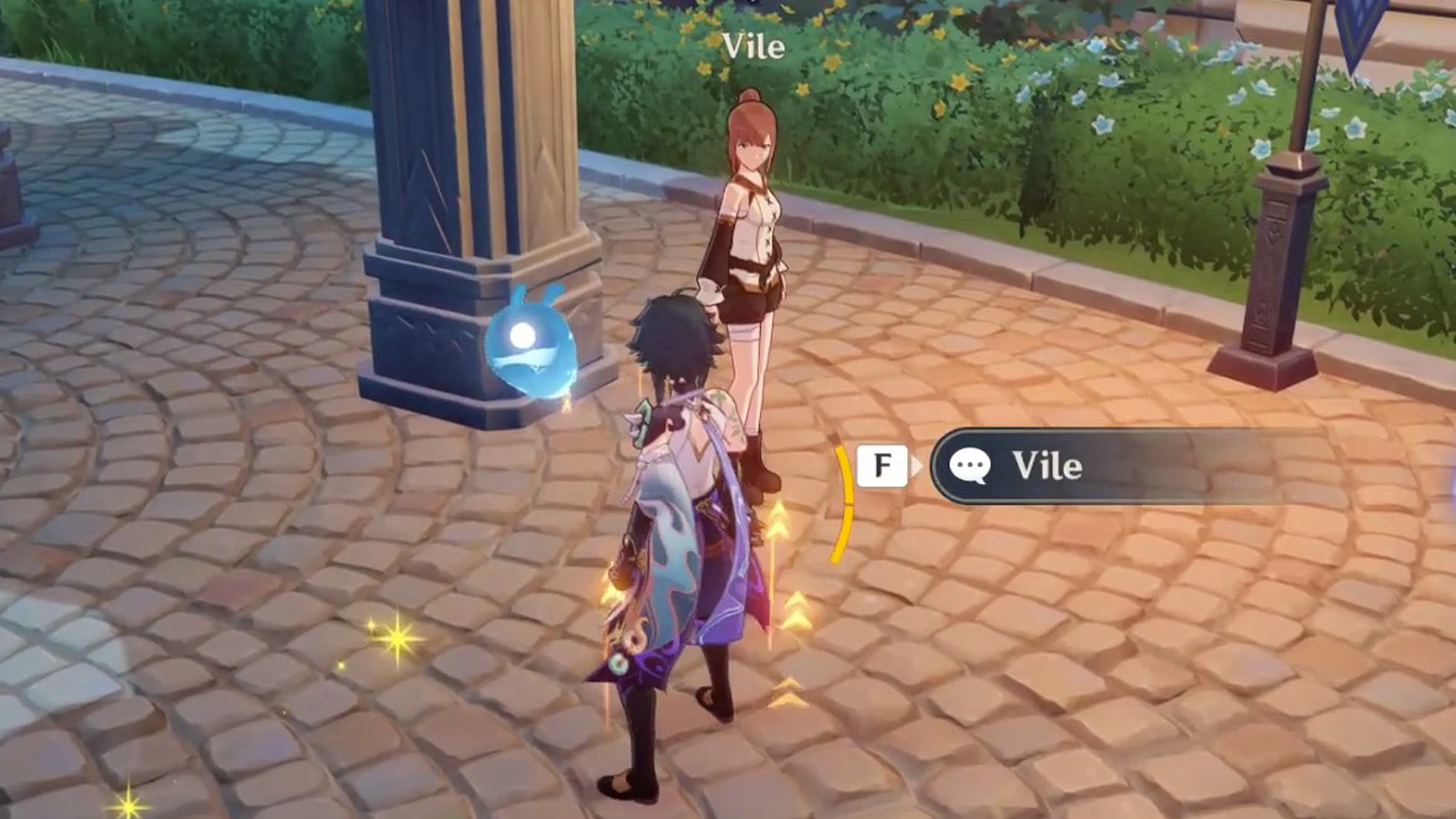
Task: Toggle the interaction prompt by clicking F
Action: pyautogui.click(x=882, y=467)
